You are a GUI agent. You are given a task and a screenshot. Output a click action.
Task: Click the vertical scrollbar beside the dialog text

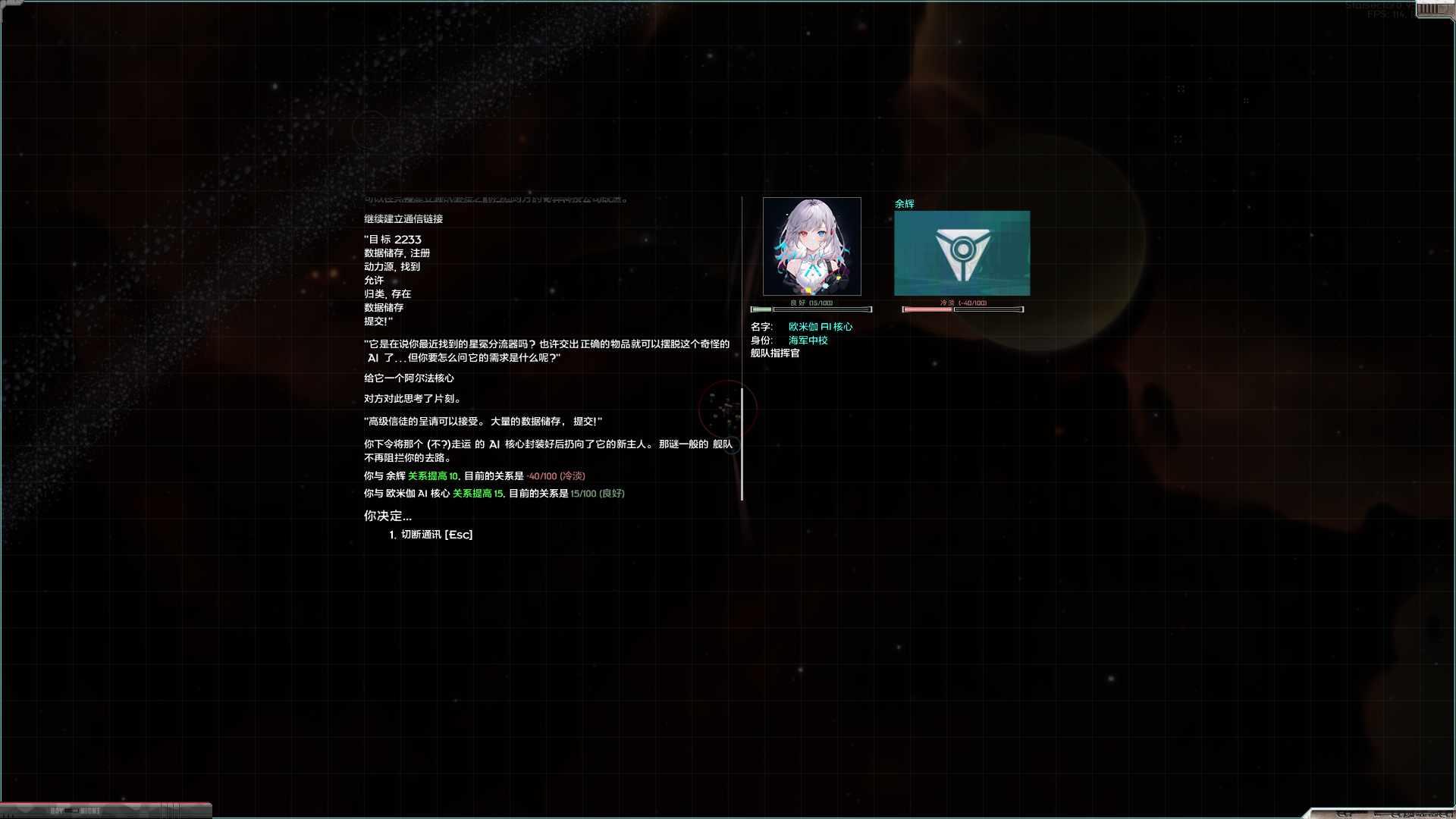741,444
